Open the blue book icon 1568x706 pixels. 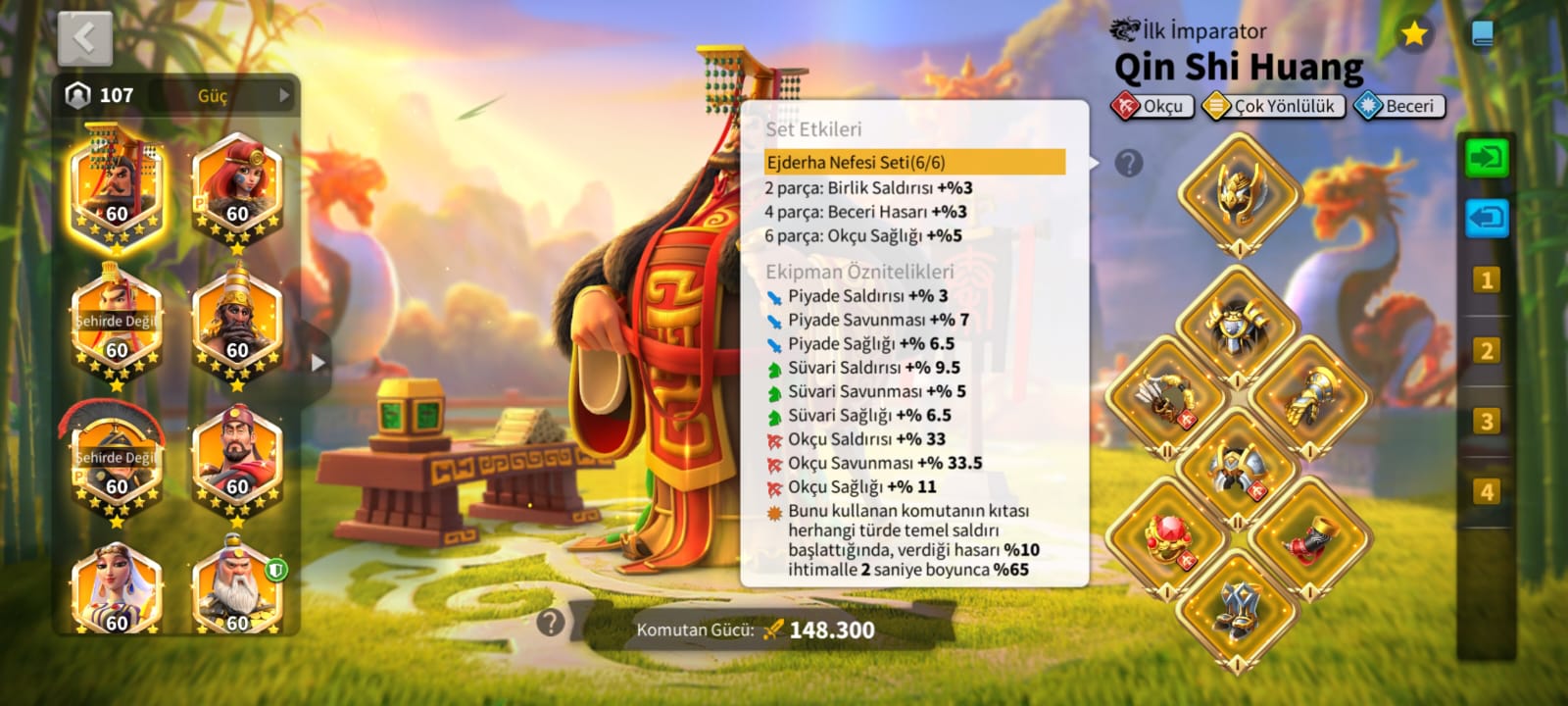(x=1483, y=35)
